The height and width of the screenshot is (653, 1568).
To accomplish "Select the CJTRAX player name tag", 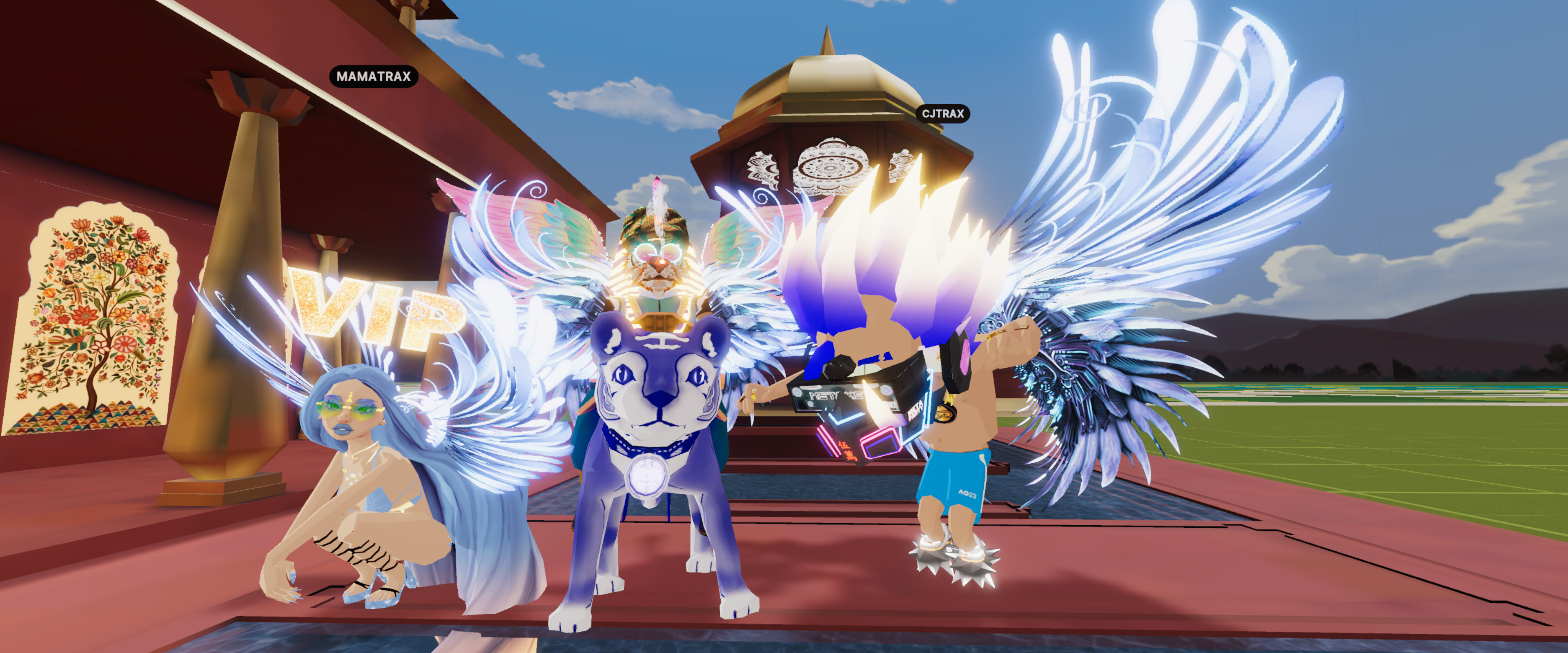I will tap(942, 114).
